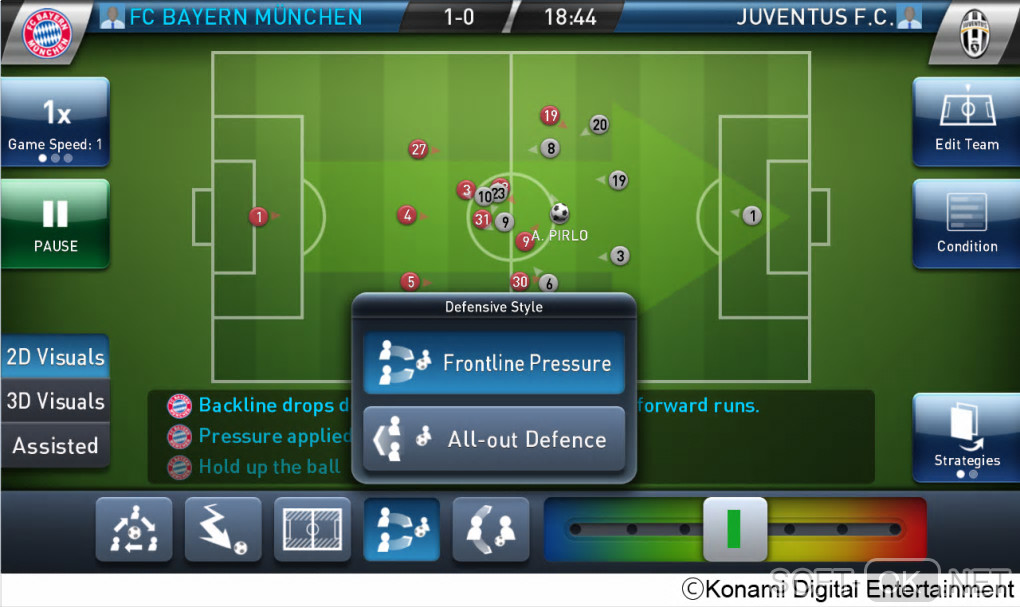Show player Condition panel
The width and height of the screenshot is (1020, 607).
coord(966,224)
